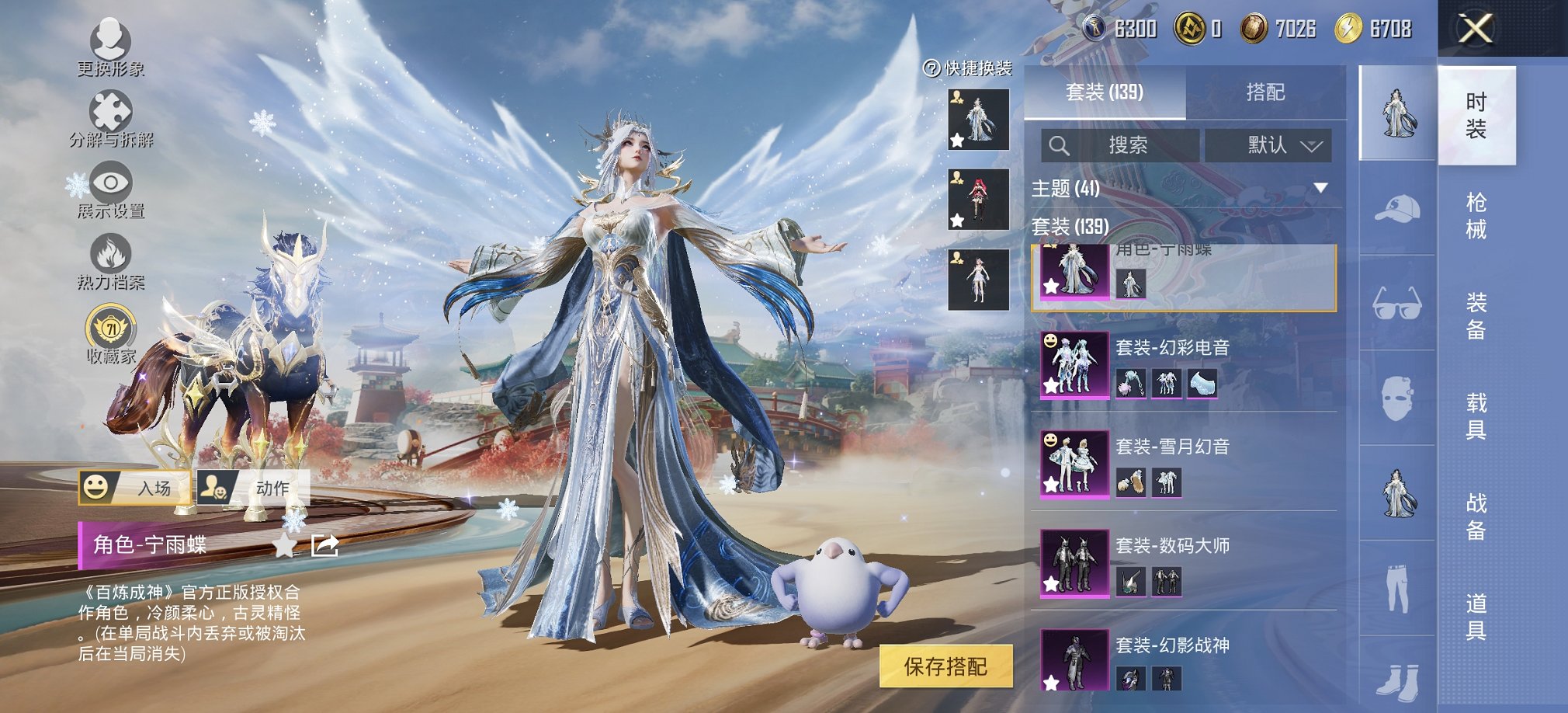Open the 默认 sorting dropdown
This screenshot has height=713, width=1568.
click(1270, 146)
